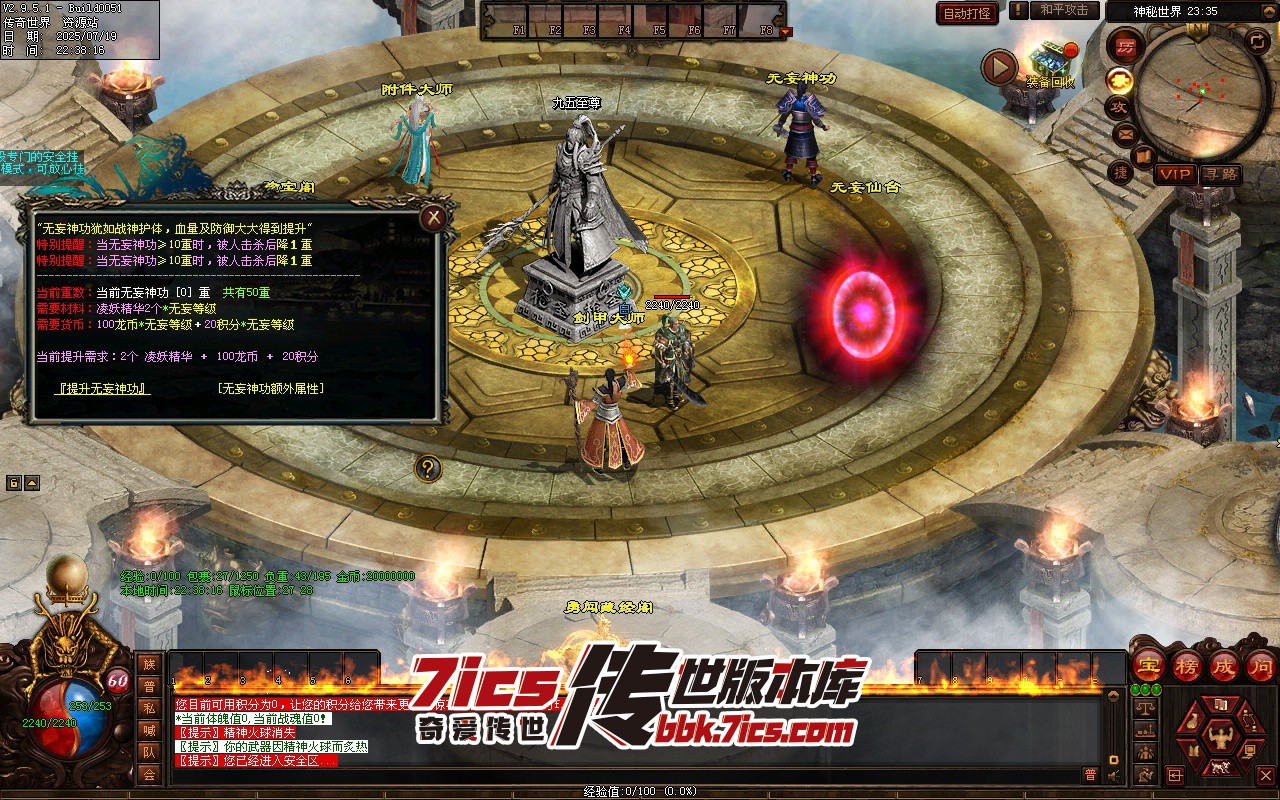
Task: Open the mount horse icon in hexagon menu
Action: click(1220, 768)
